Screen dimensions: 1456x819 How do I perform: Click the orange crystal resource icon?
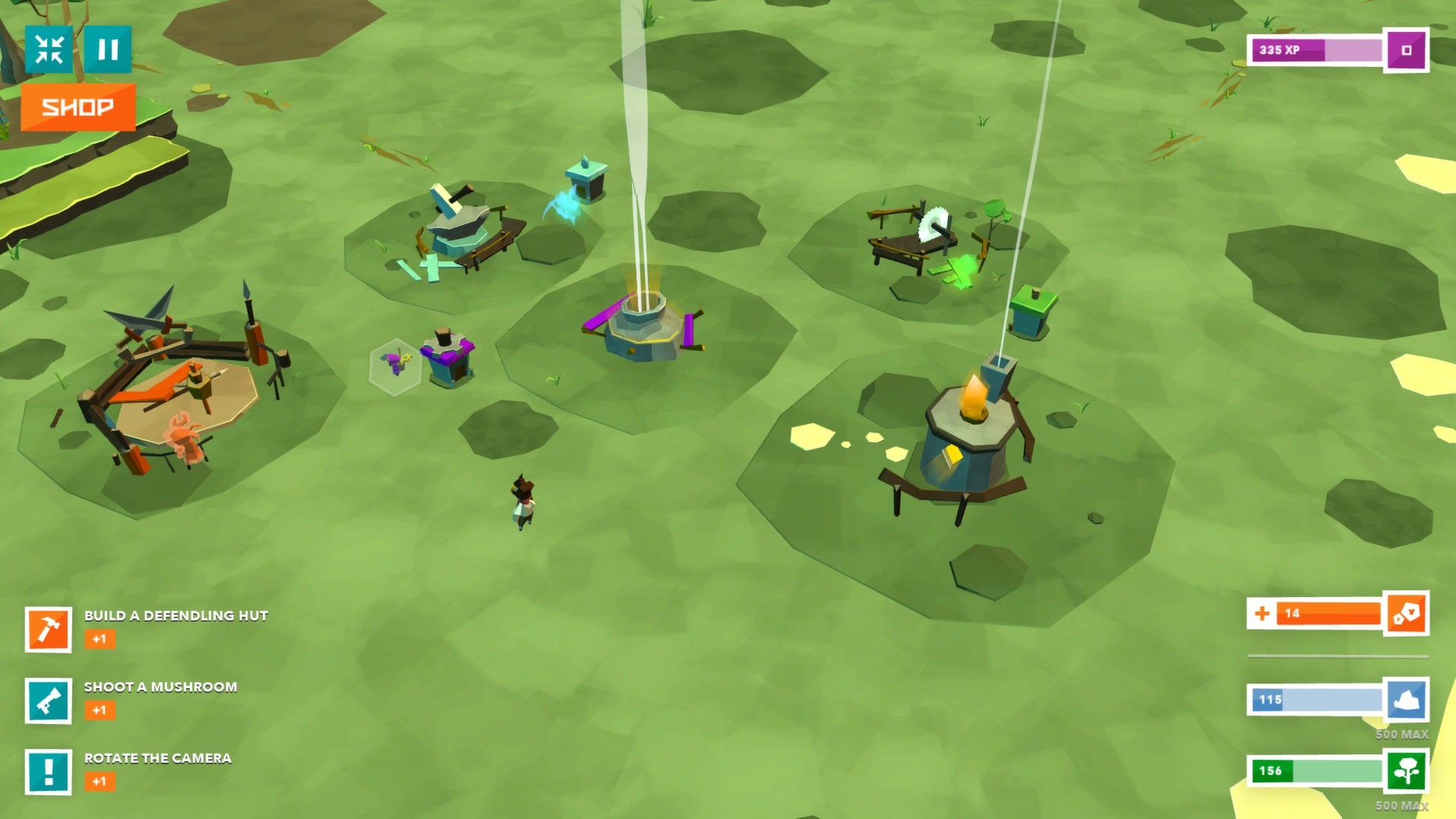pos(1406,613)
